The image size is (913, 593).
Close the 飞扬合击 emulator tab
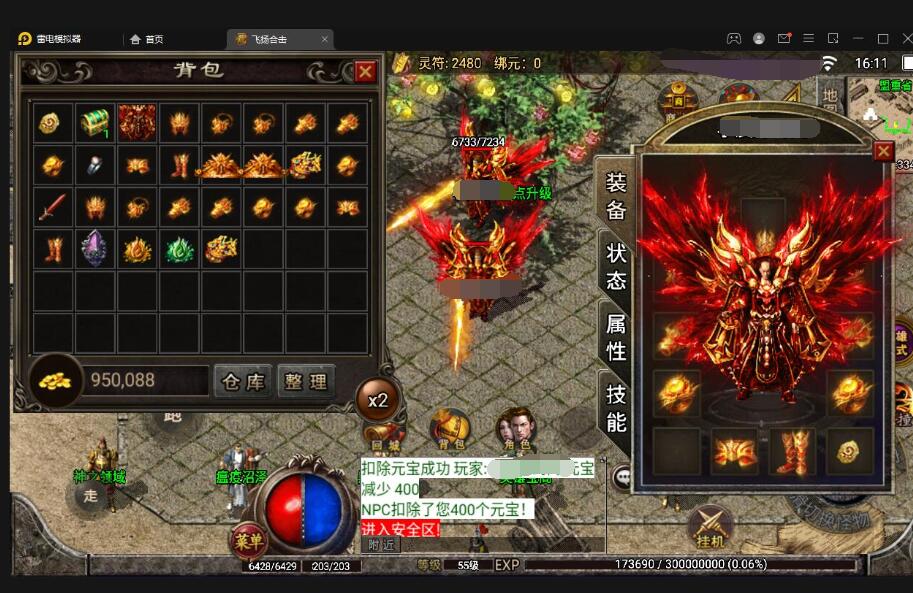pos(324,39)
